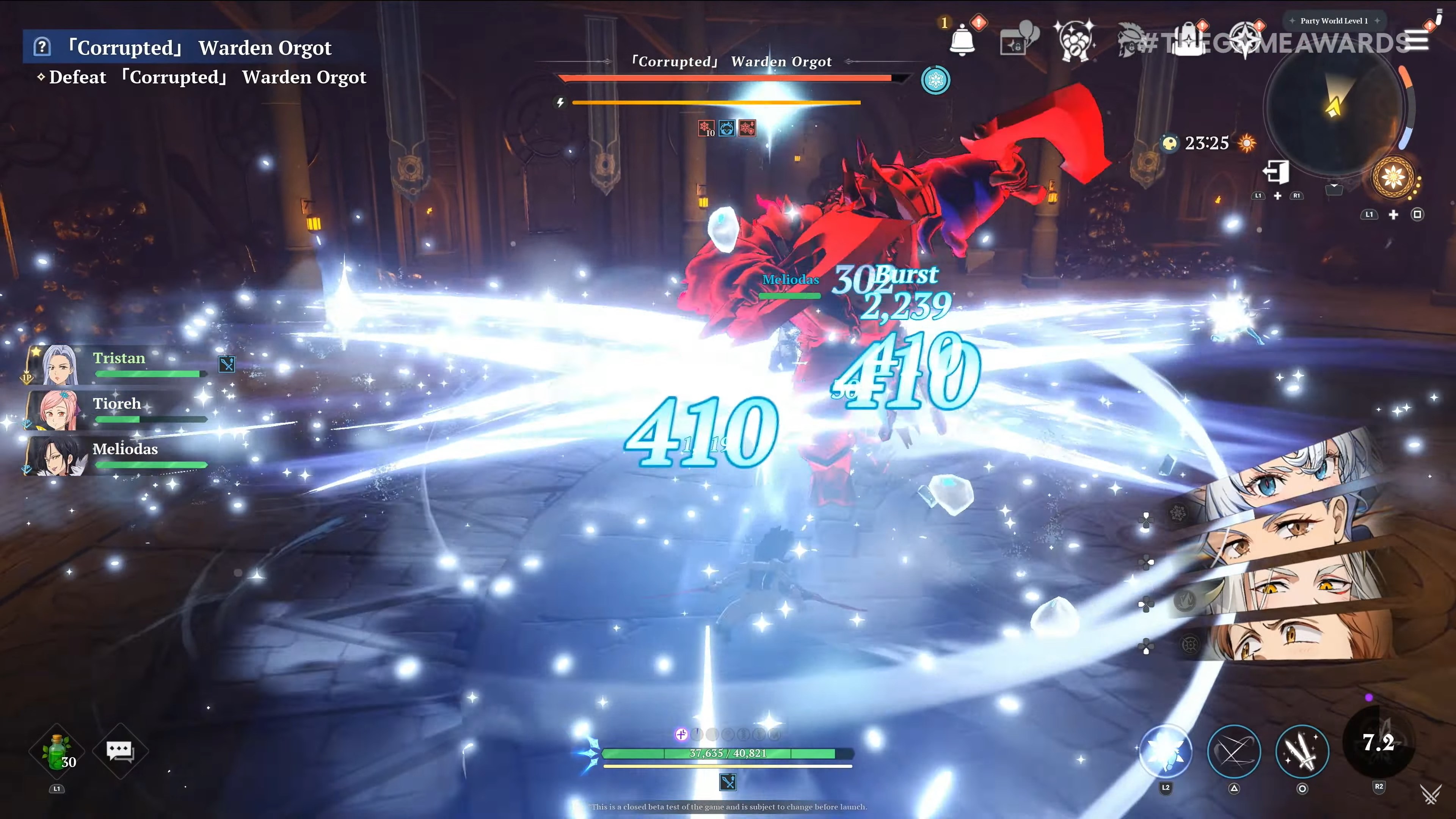Open the notification bell icon

(962, 41)
